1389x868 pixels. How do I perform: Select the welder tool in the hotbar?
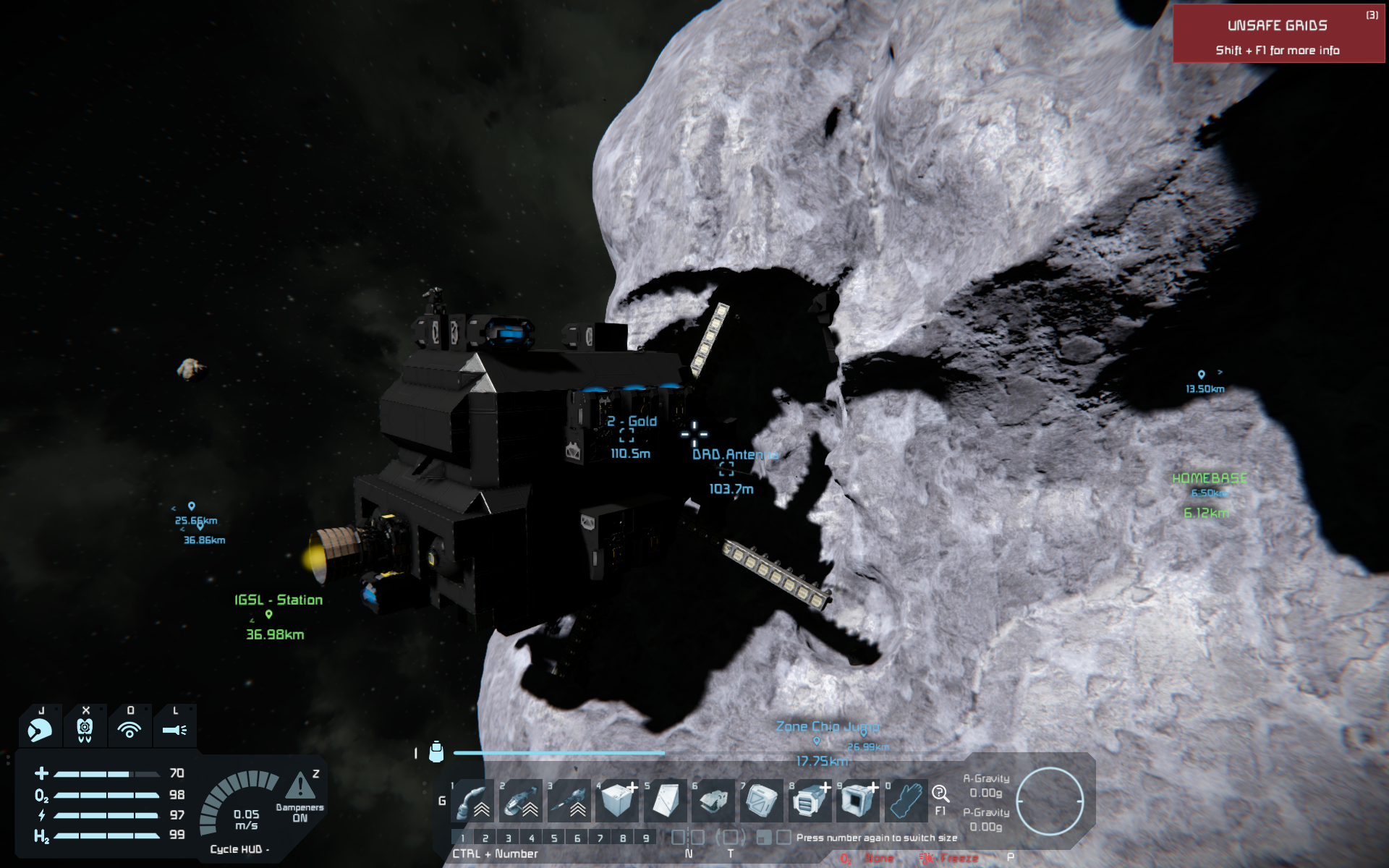click(x=472, y=801)
